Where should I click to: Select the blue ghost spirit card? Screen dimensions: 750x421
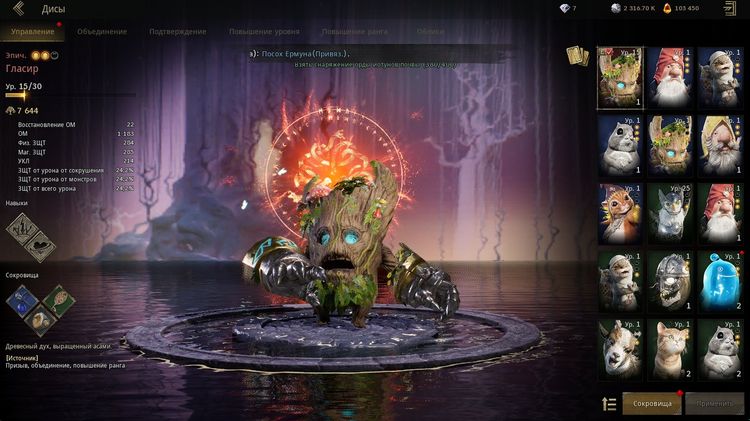pos(720,280)
